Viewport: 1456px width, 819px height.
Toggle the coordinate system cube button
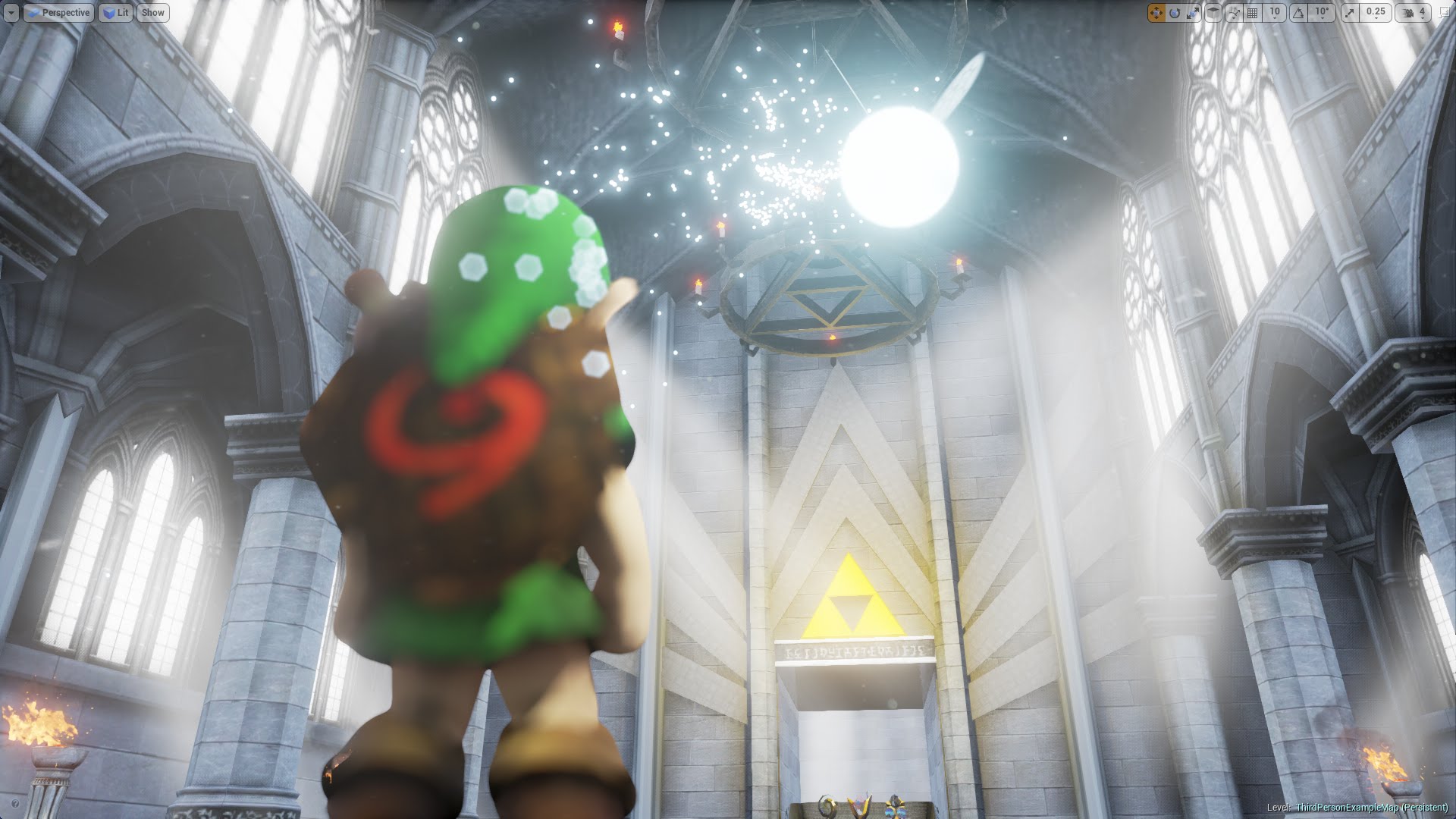click(1213, 13)
